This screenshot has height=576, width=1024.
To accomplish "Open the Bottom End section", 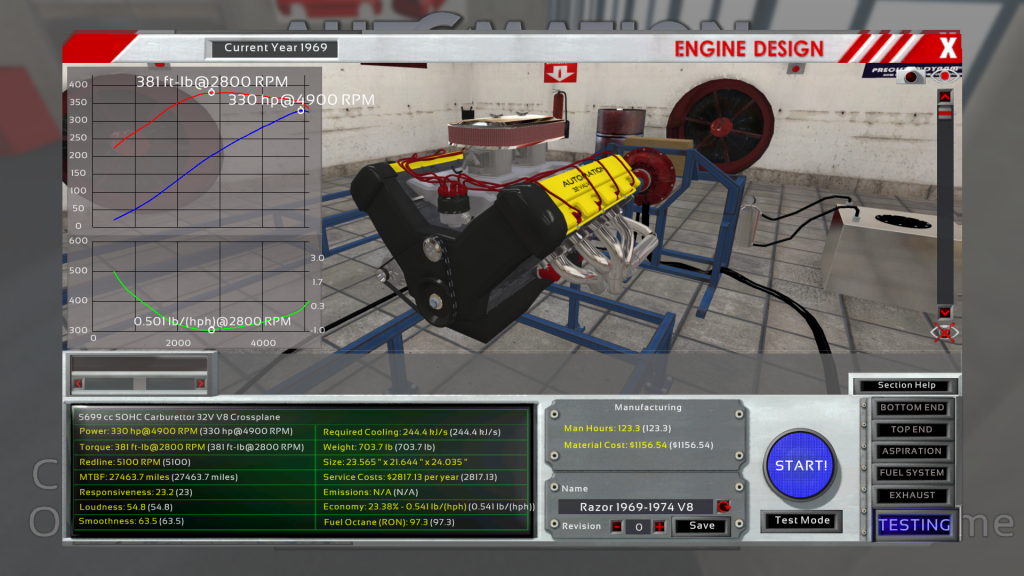I will [x=911, y=408].
